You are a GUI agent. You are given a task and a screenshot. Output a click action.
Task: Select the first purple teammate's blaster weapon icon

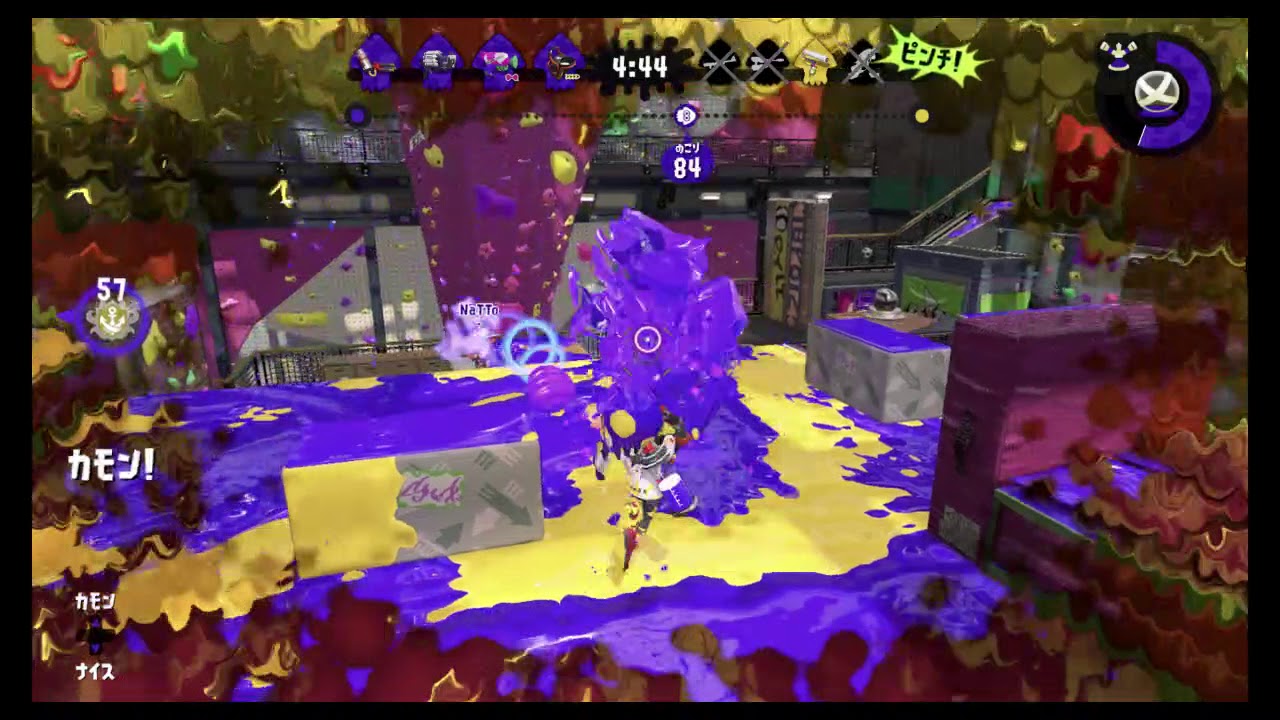[375, 60]
